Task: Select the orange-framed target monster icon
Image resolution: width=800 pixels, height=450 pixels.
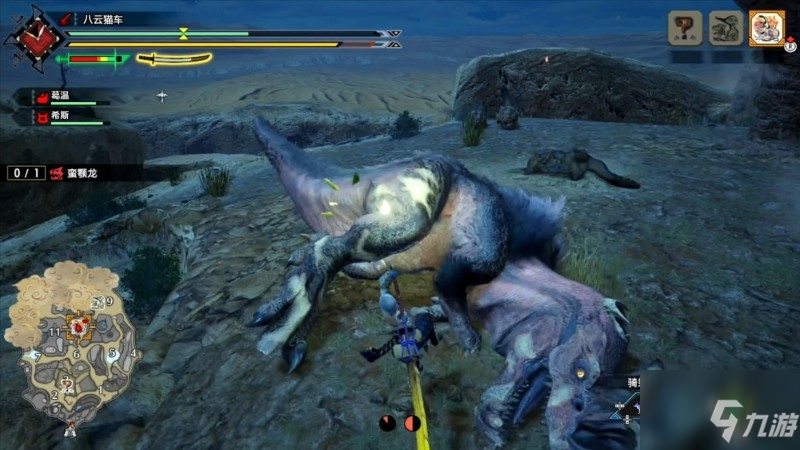Action: click(767, 28)
